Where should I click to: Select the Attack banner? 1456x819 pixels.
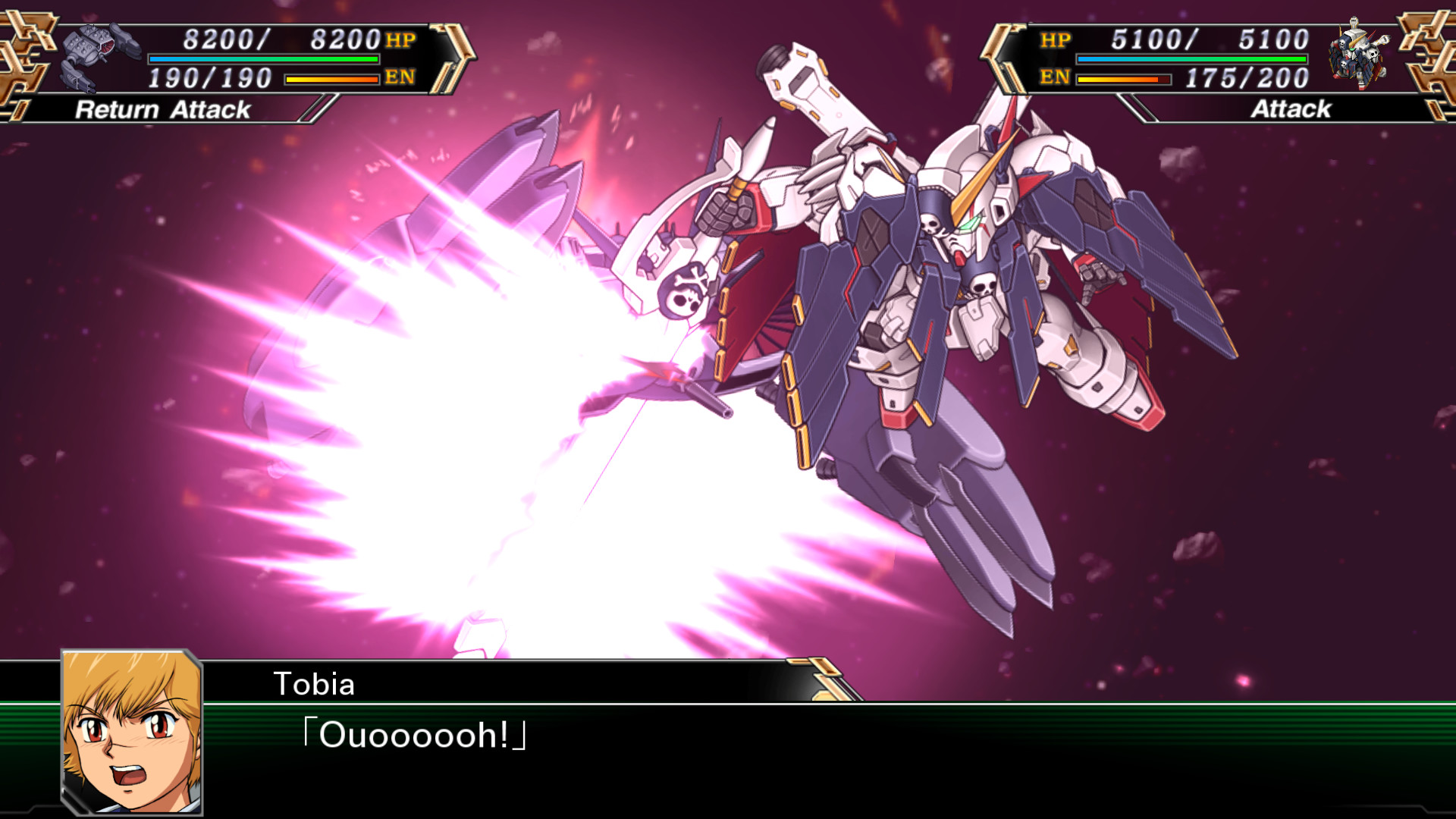click(x=1289, y=110)
